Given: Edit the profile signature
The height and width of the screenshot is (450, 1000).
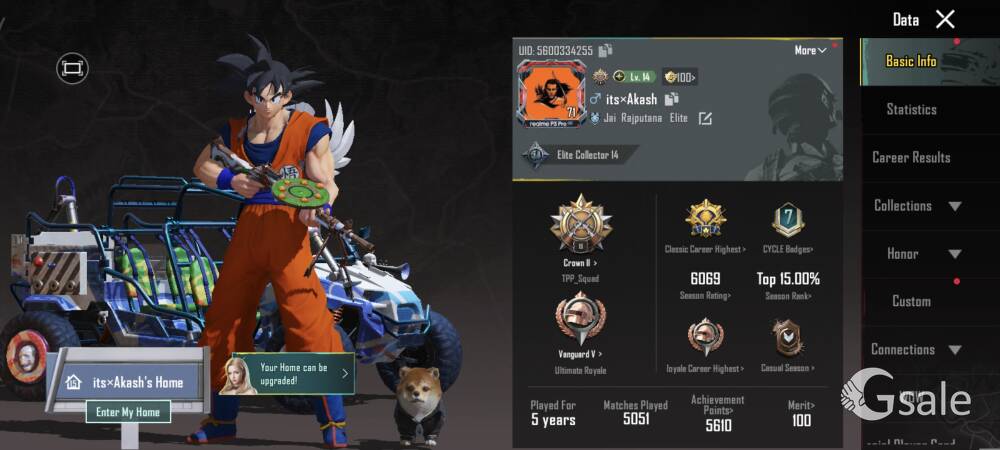Looking at the screenshot, I should point(705,119).
